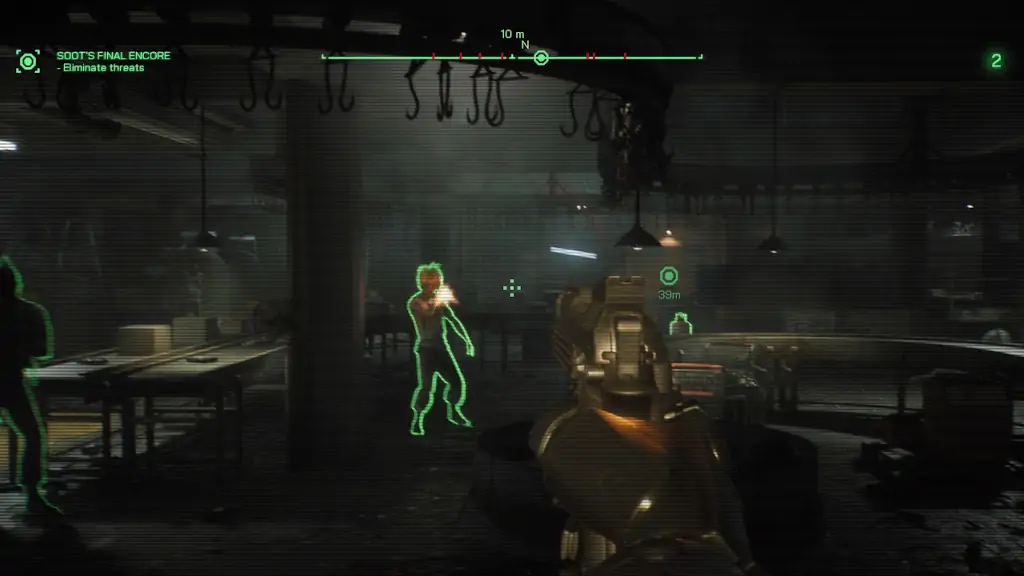
Task: Select the 39m objective waypoint marker
Action: click(669, 276)
